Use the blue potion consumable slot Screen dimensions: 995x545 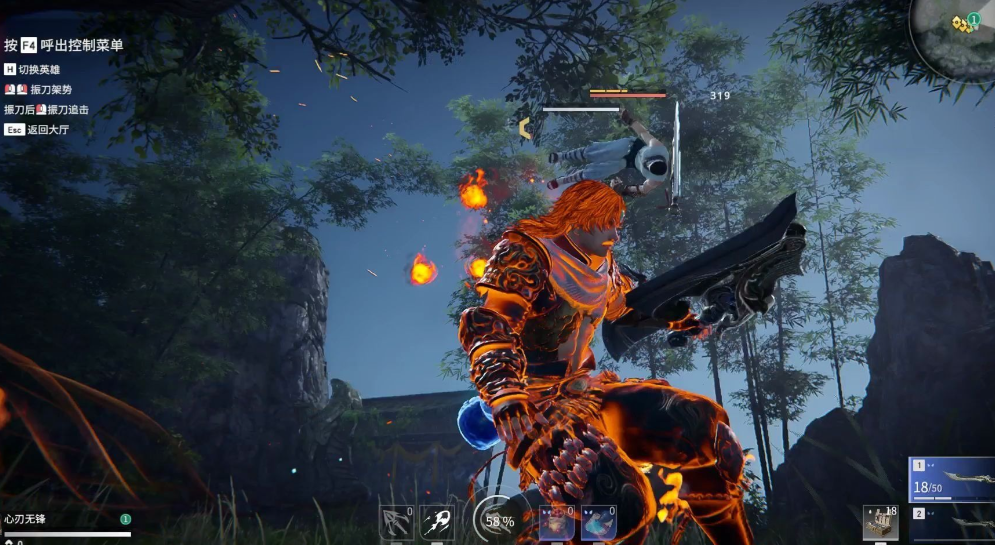pyautogui.click(x=598, y=523)
